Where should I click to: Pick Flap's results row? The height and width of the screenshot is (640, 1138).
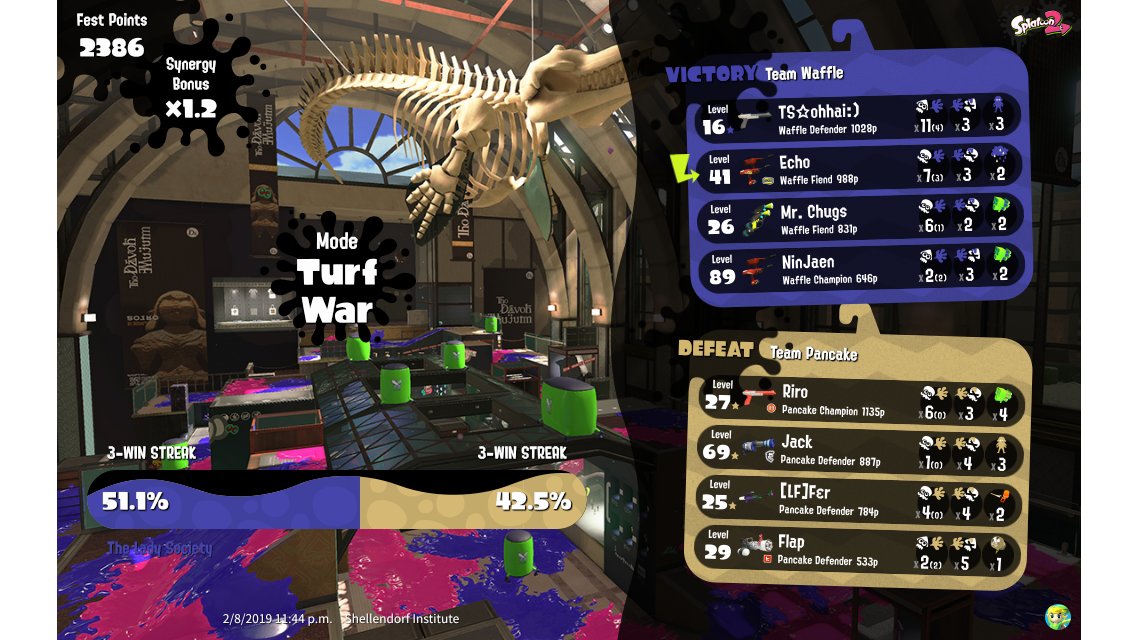pos(858,549)
